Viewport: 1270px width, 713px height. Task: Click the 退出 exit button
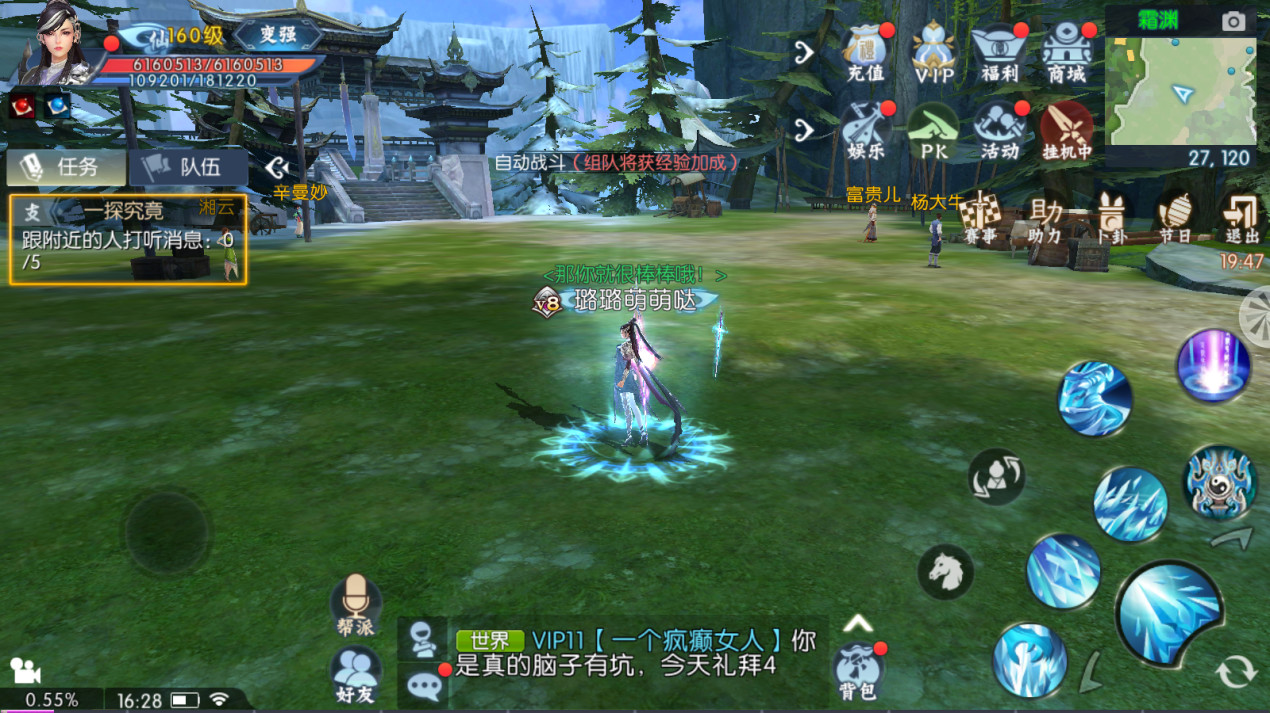tap(1242, 217)
